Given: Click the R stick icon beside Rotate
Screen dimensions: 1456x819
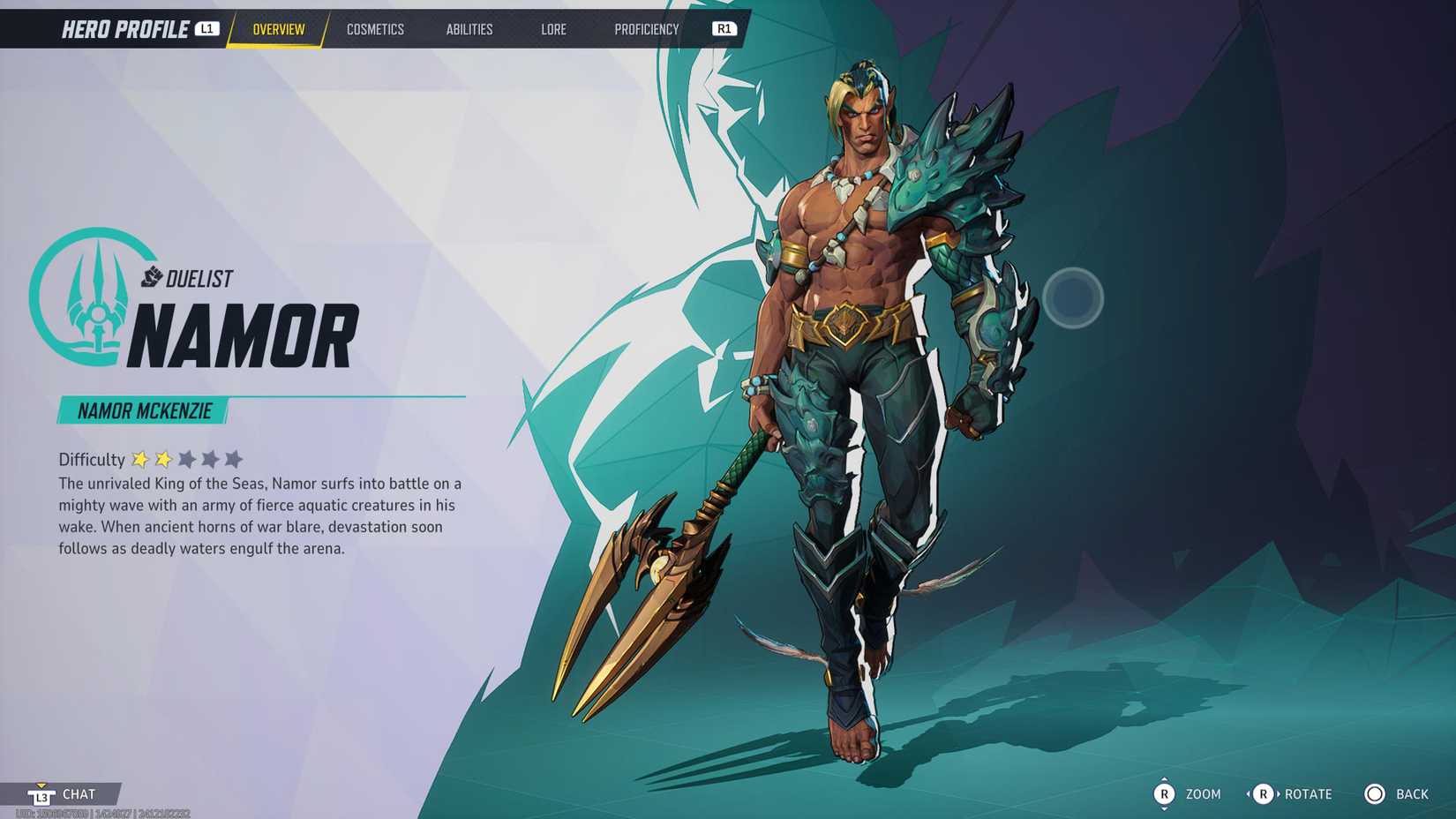Looking at the screenshot, I should [x=1262, y=793].
